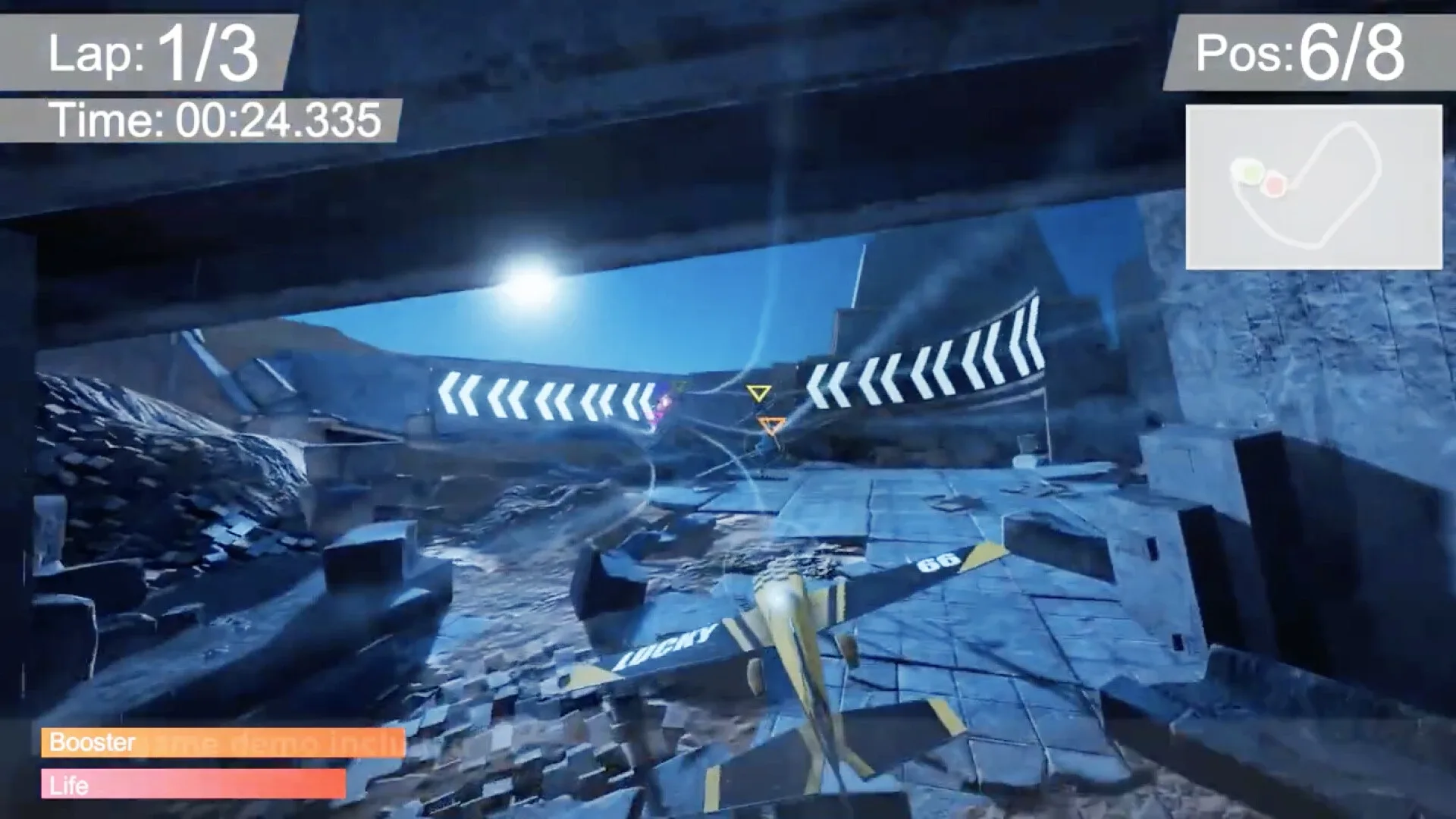Toggle the Life label on its bar
The width and height of the screenshot is (1456, 819).
(x=68, y=786)
